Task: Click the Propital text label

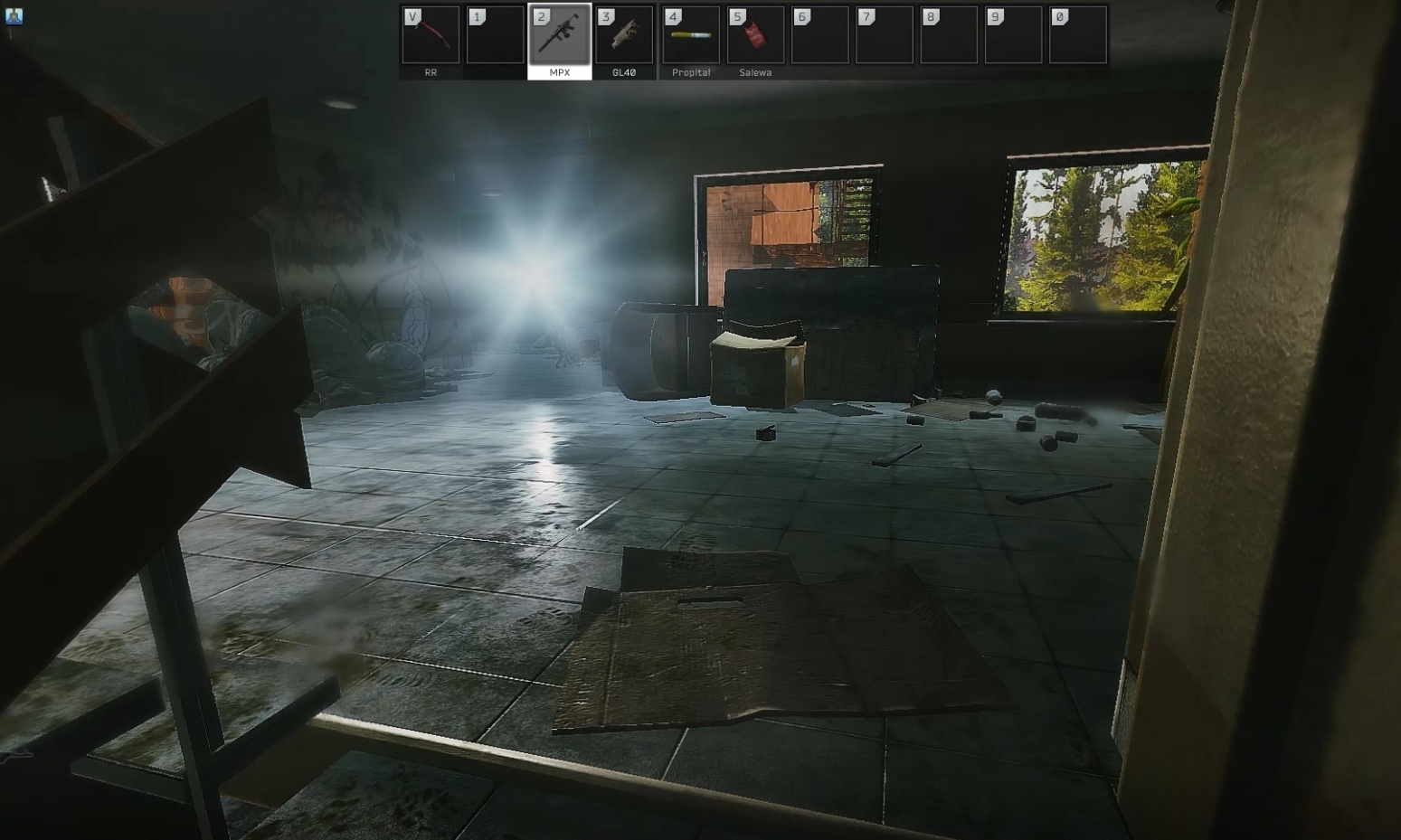Action: [690, 72]
